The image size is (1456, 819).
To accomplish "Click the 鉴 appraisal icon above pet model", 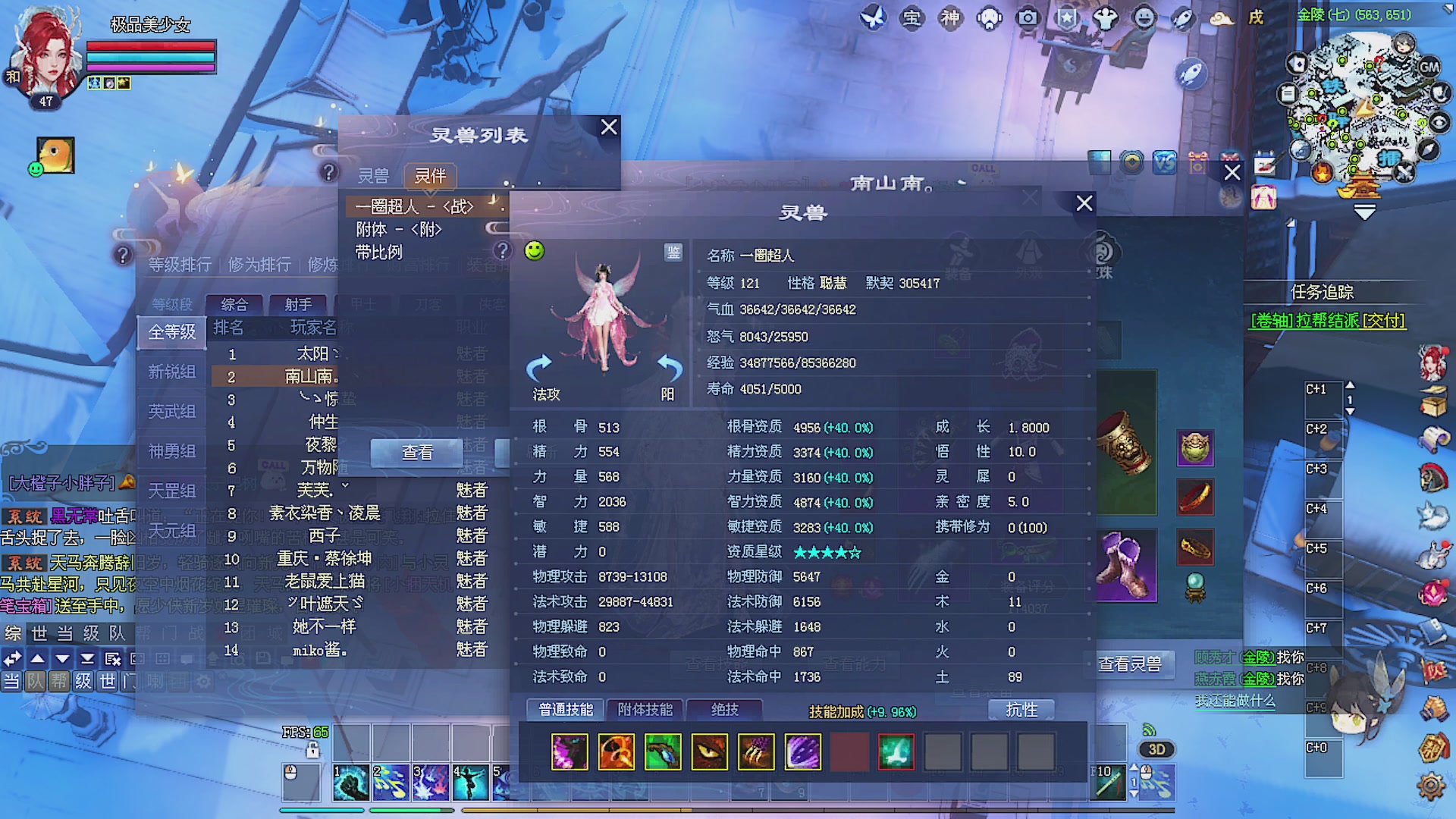I will pyautogui.click(x=673, y=253).
